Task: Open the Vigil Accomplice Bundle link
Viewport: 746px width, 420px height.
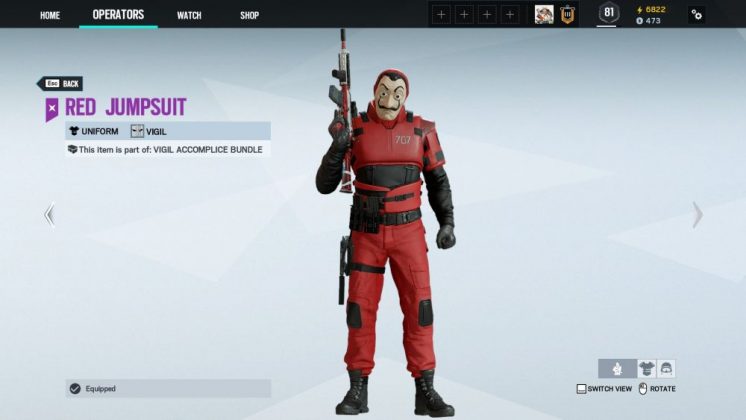Action: (x=209, y=150)
